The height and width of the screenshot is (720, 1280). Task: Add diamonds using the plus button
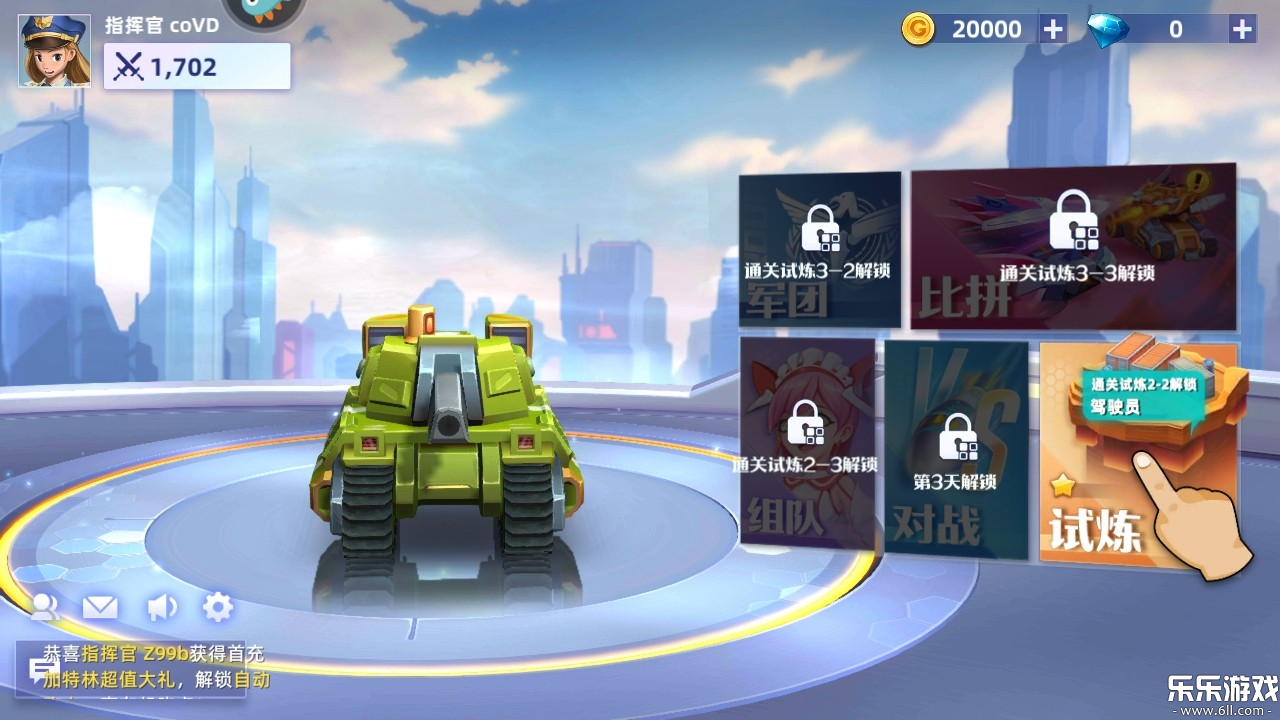click(1242, 29)
